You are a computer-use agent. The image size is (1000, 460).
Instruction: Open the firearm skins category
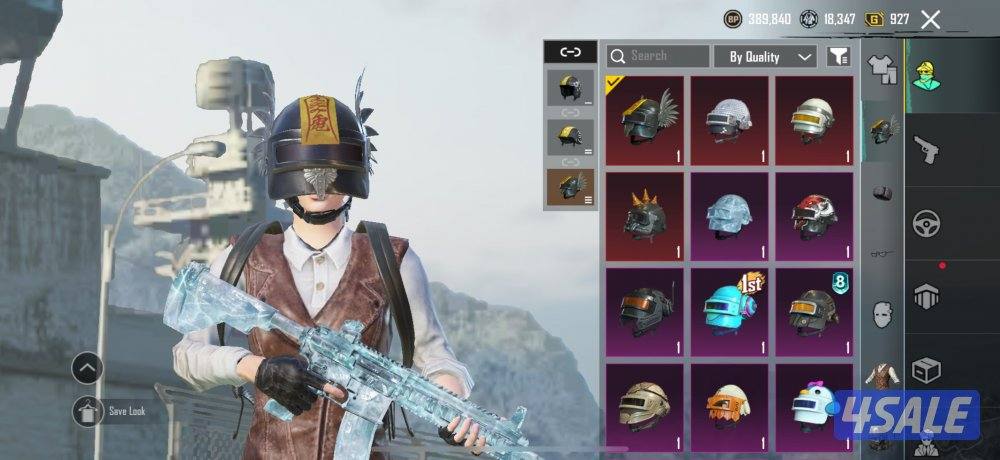927,151
